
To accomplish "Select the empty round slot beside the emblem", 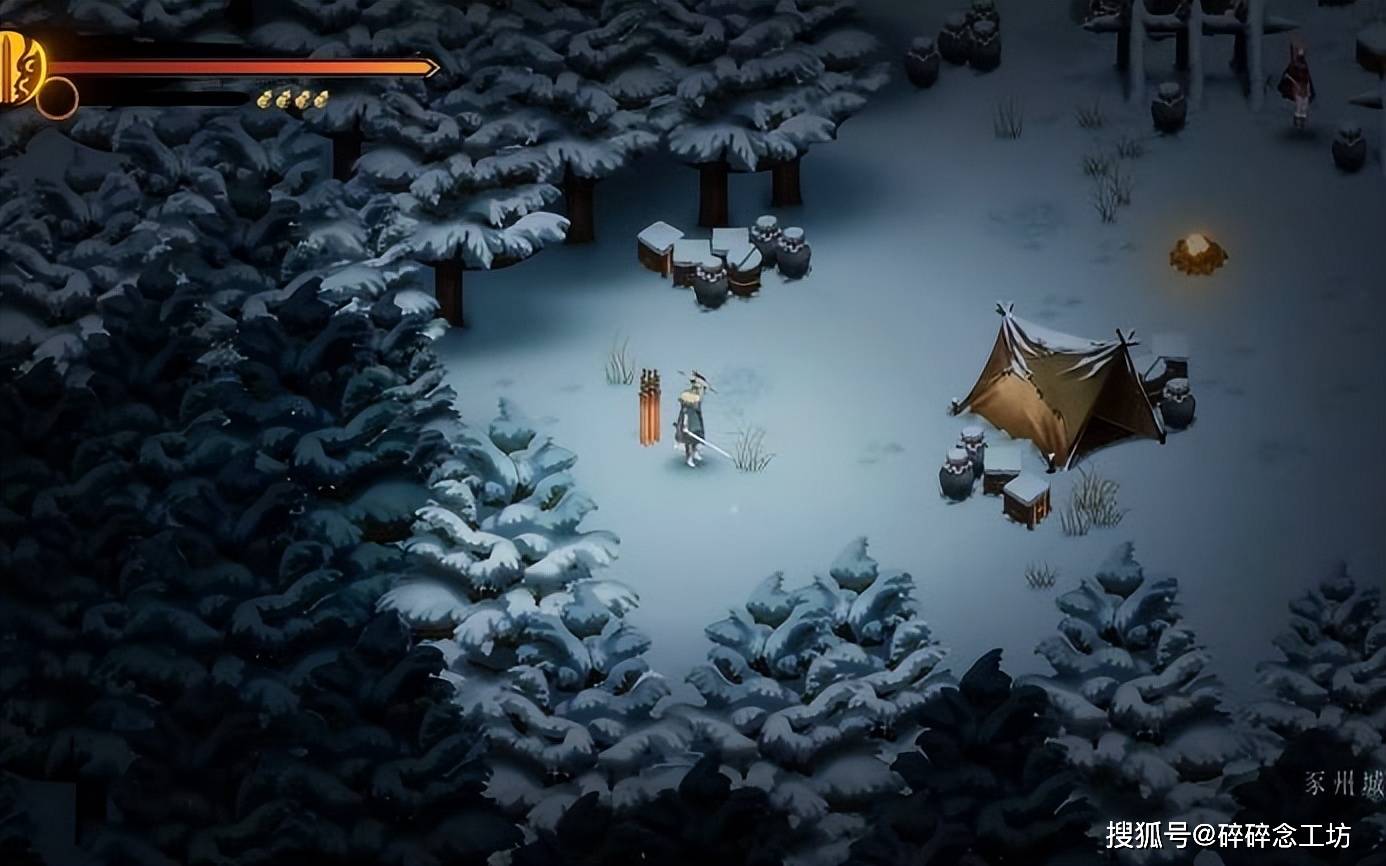I will point(57,98).
